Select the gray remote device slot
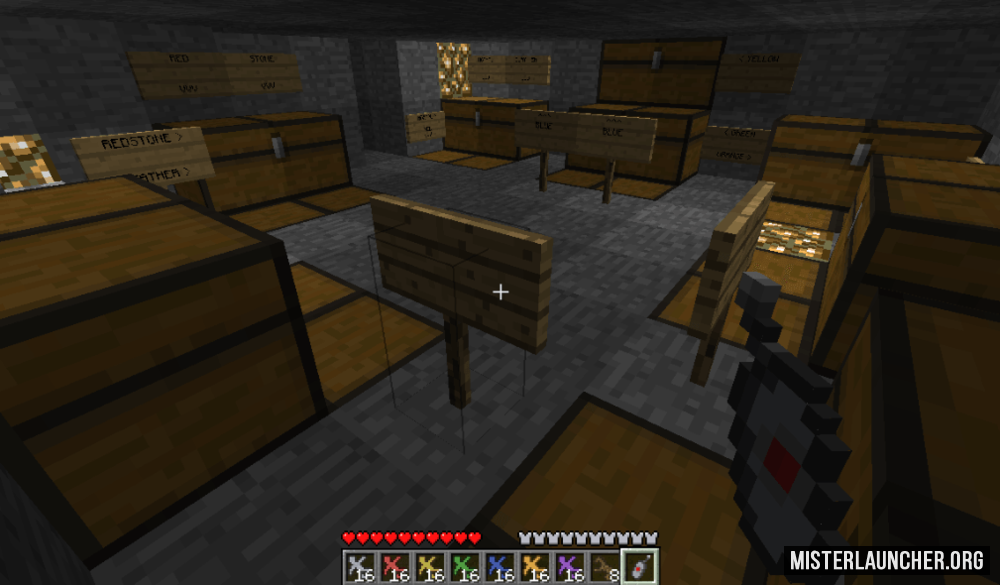1000x585 pixels. [x=639, y=567]
